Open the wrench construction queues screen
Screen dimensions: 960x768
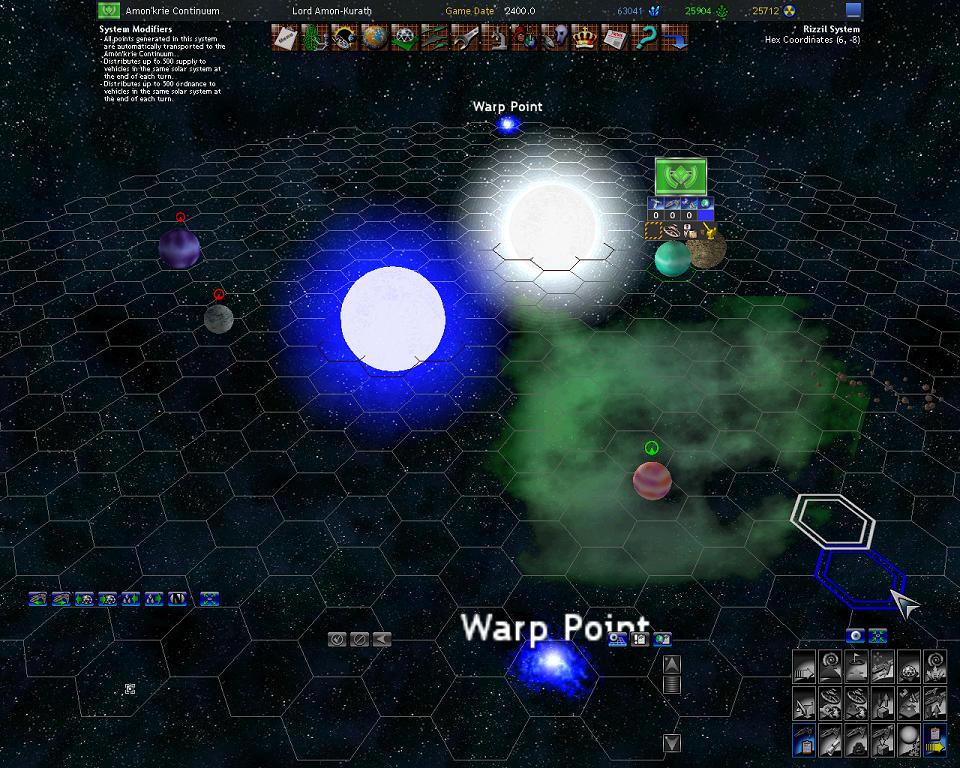coord(465,38)
